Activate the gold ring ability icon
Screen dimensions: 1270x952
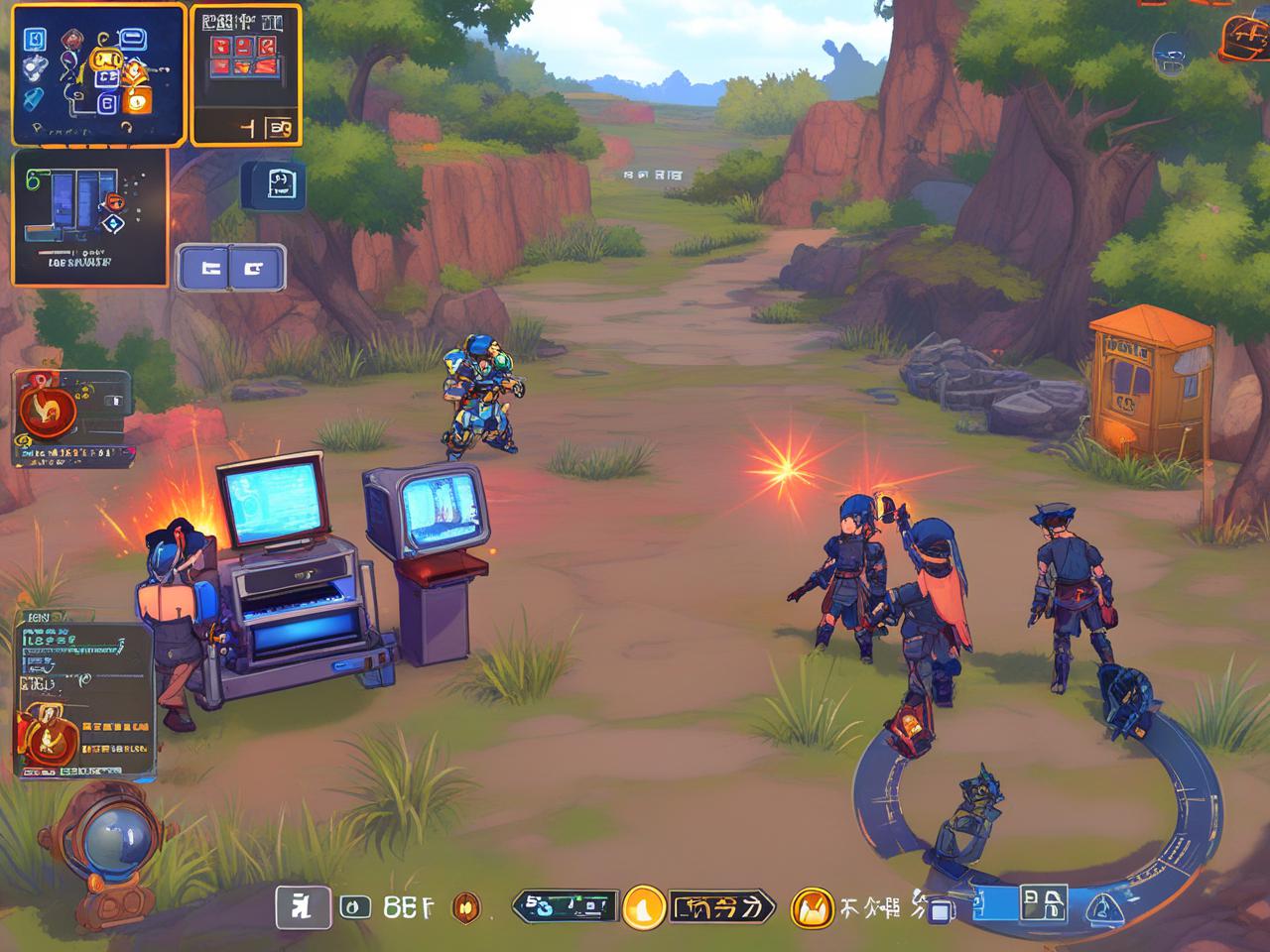pyautogui.click(x=812, y=906)
